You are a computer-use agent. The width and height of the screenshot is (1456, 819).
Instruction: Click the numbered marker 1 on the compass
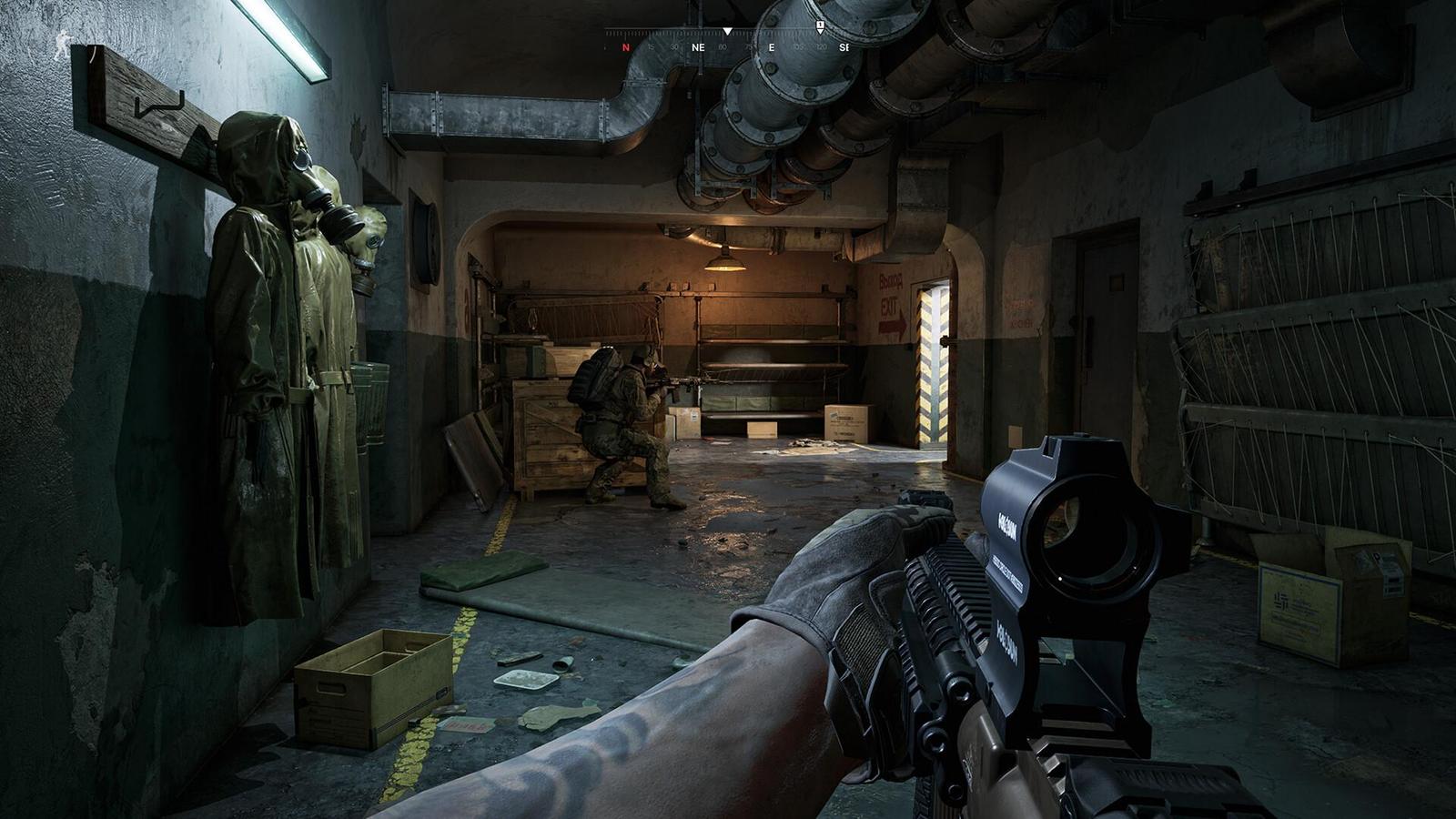point(820,25)
